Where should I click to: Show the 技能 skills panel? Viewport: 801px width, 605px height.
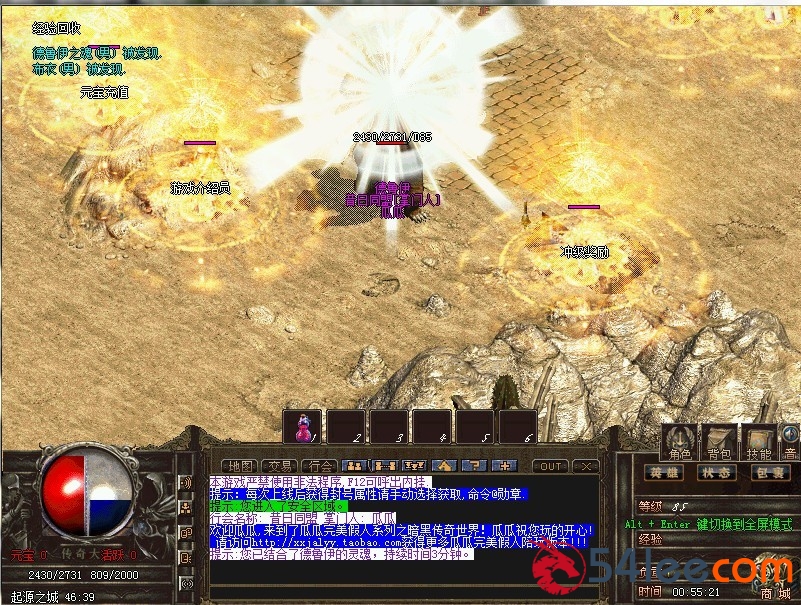click(758, 443)
